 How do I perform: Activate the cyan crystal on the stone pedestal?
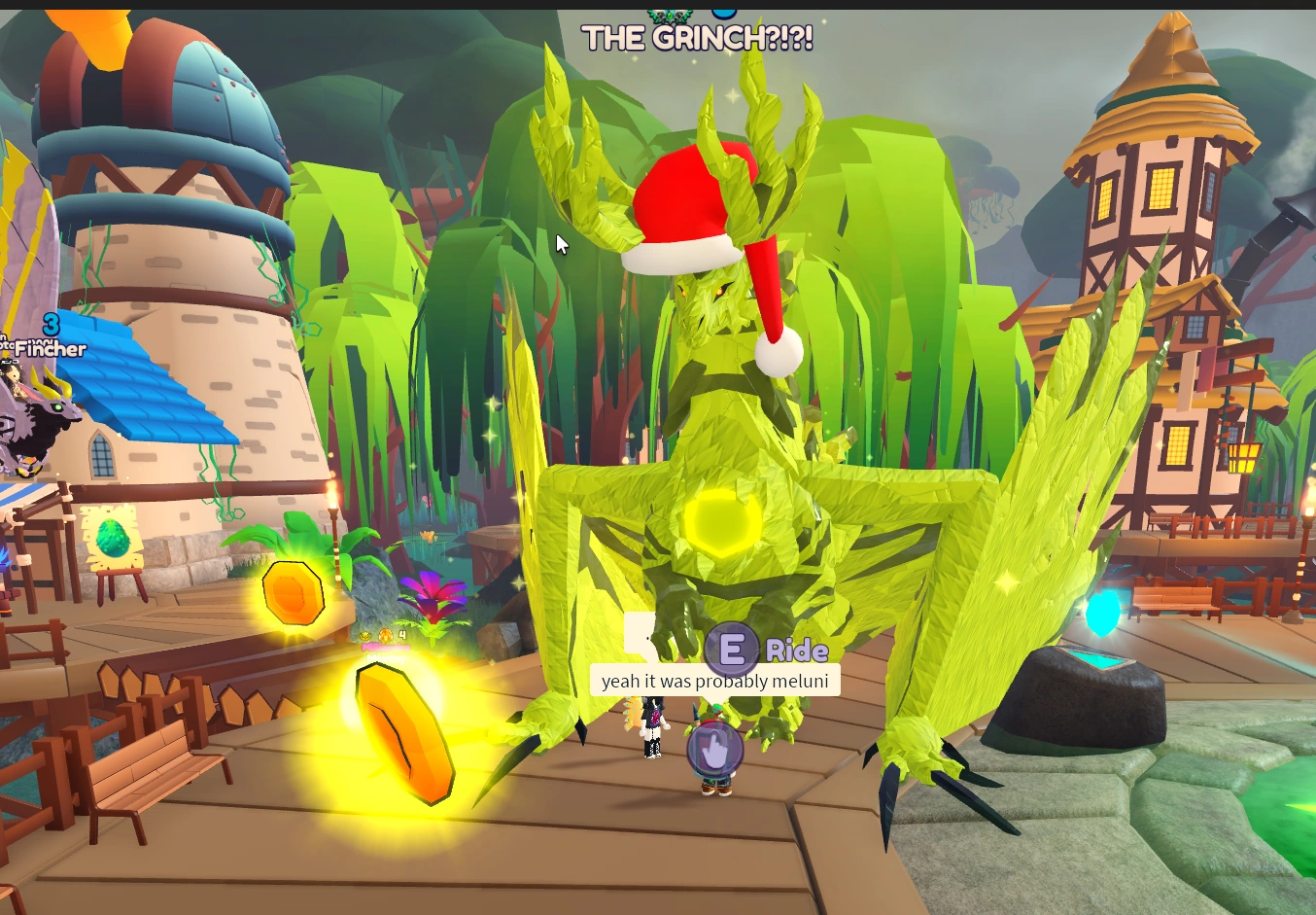pyautogui.click(x=1103, y=613)
